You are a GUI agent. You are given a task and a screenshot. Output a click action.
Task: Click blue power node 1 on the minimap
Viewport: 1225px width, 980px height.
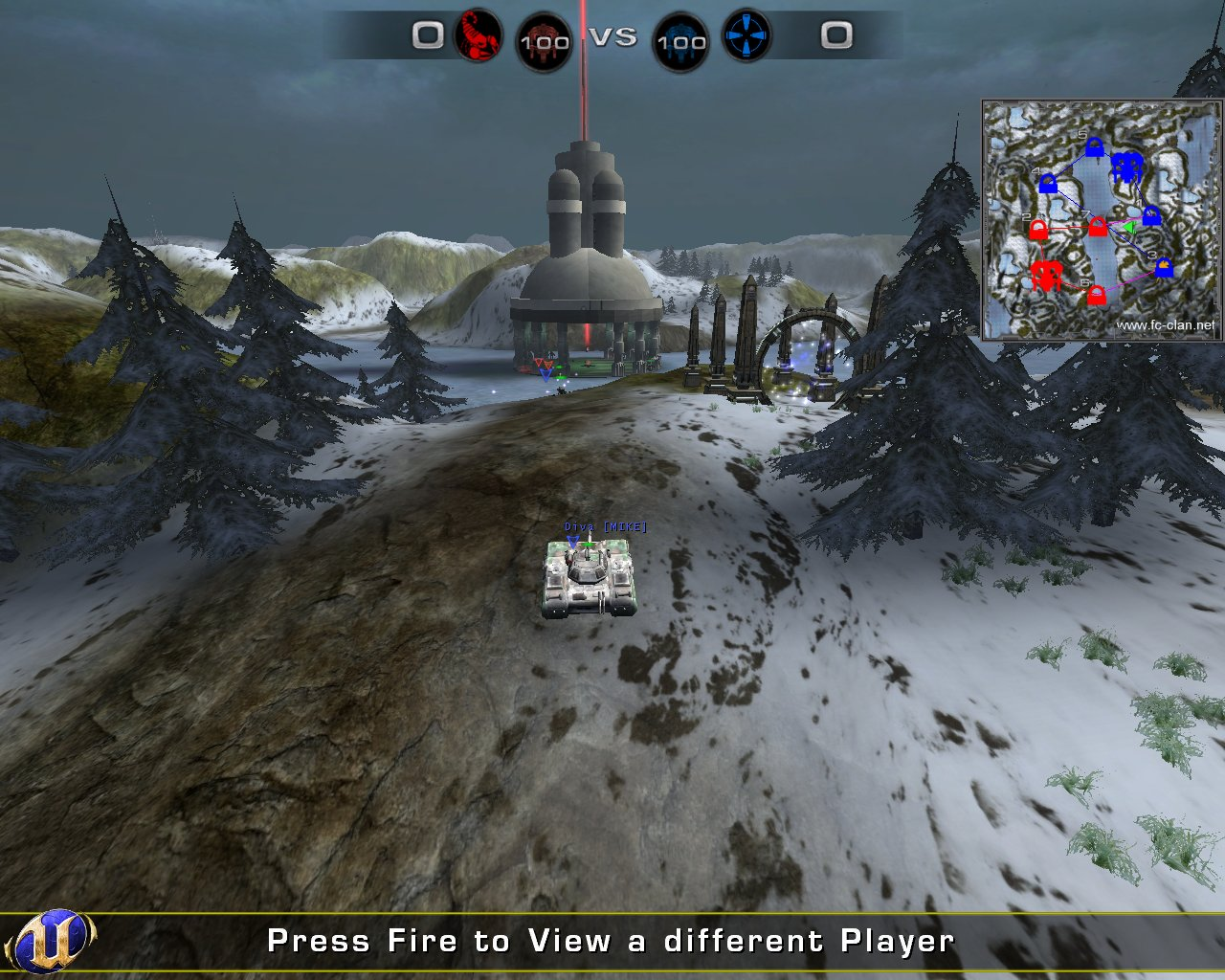coord(1151,216)
